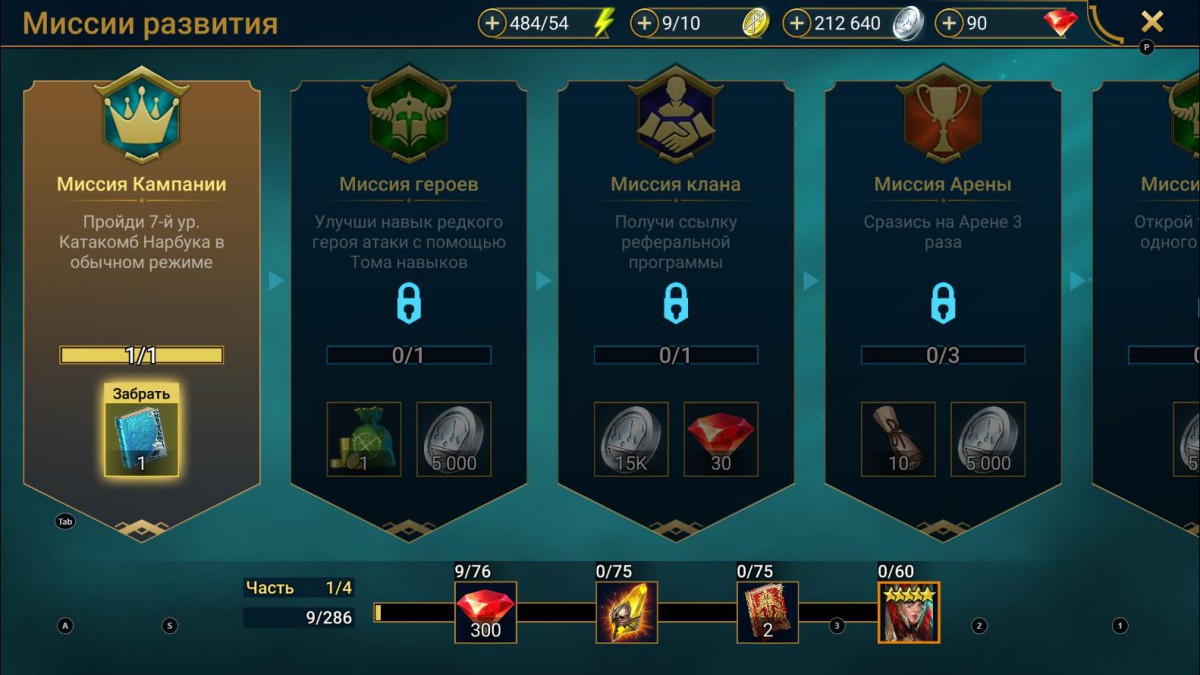Image resolution: width=1200 pixels, height=675 pixels.
Task: Add silver with the plus button
Action: coord(796,23)
